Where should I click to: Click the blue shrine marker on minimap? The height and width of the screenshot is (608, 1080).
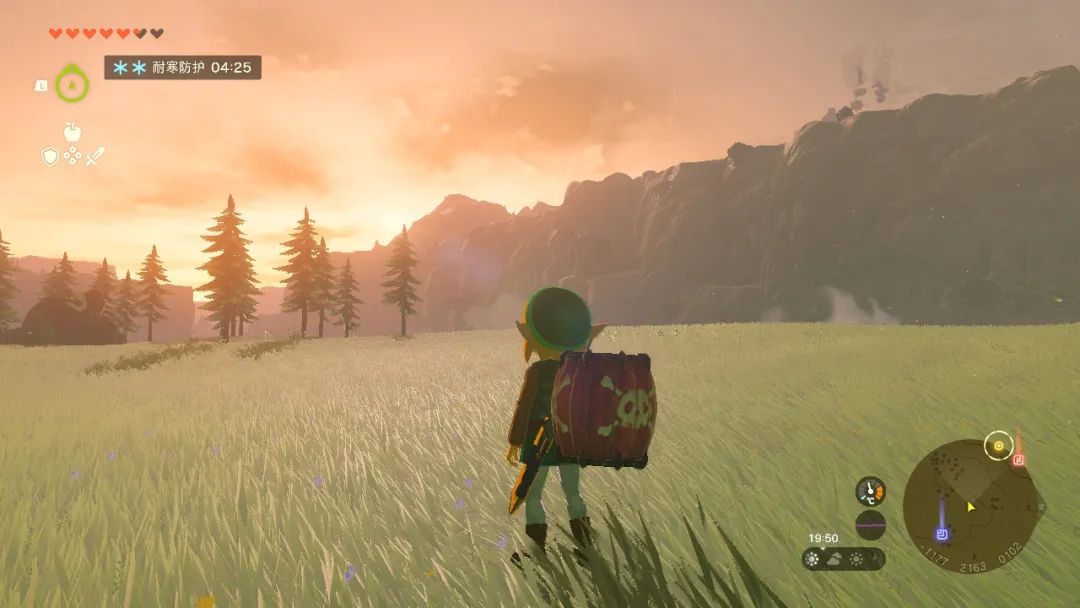click(941, 532)
